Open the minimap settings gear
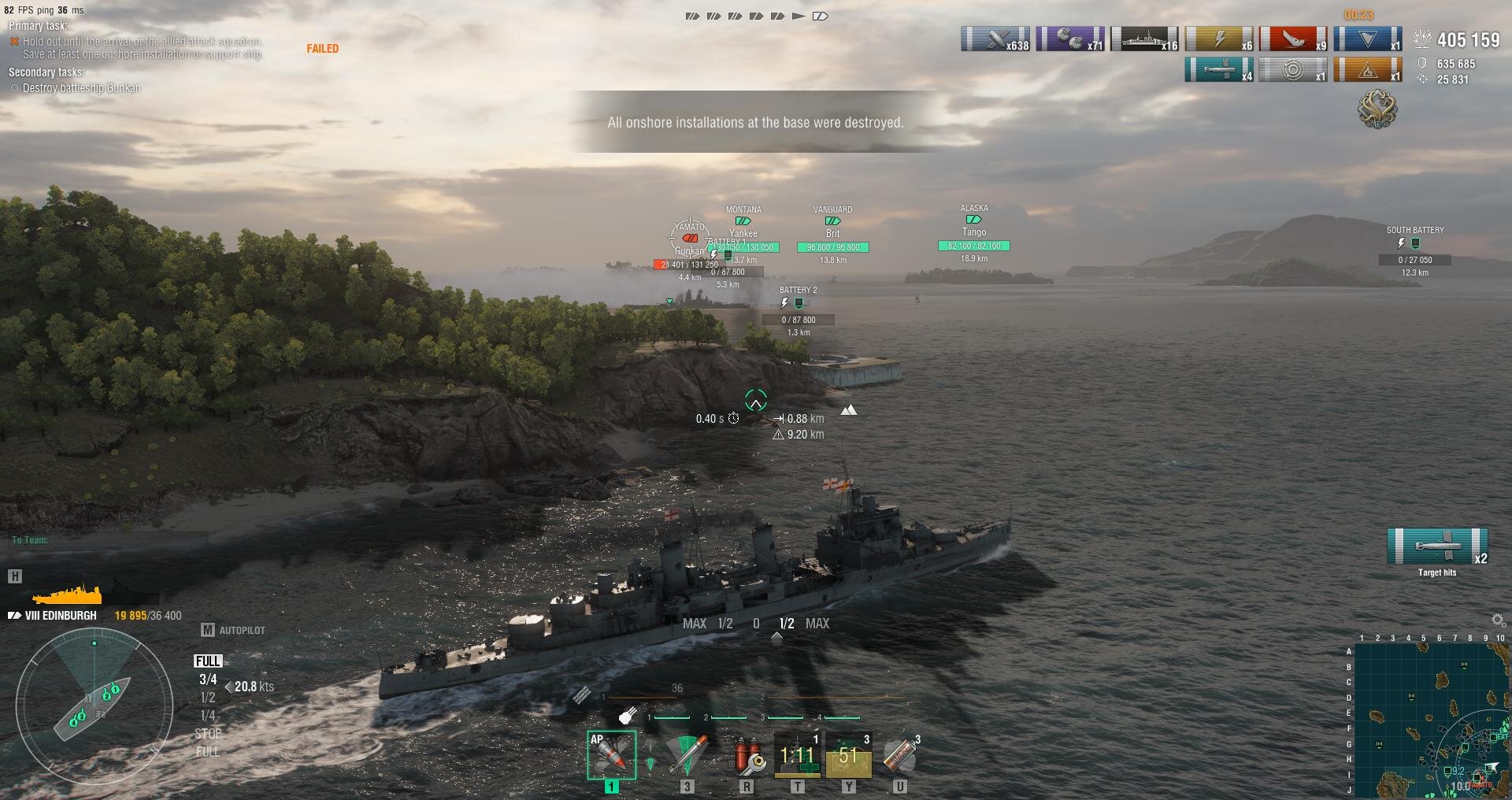Image resolution: width=1512 pixels, height=800 pixels. pyautogui.click(x=1498, y=620)
